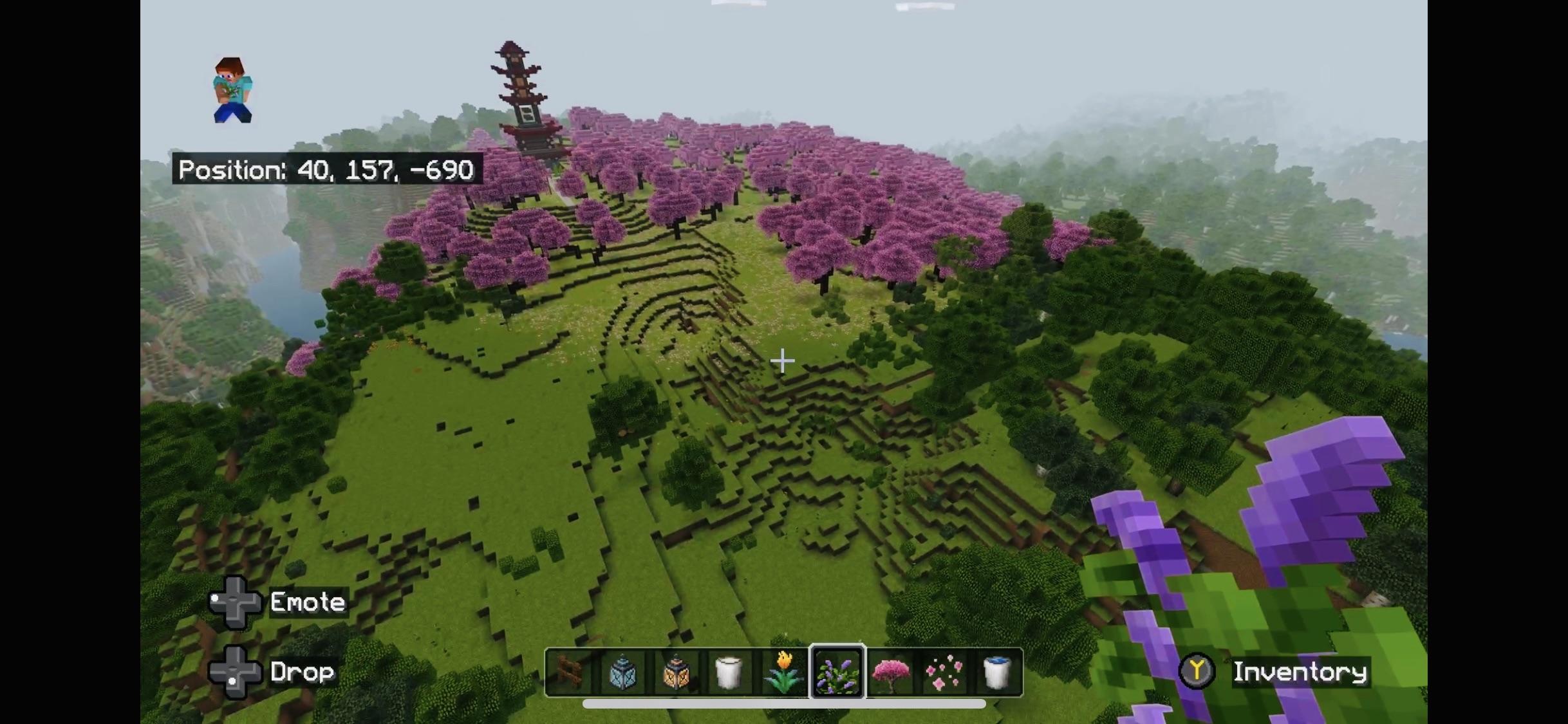The image size is (1568, 724).
Task: Click the Position coordinates display
Action: pyautogui.click(x=326, y=169)
